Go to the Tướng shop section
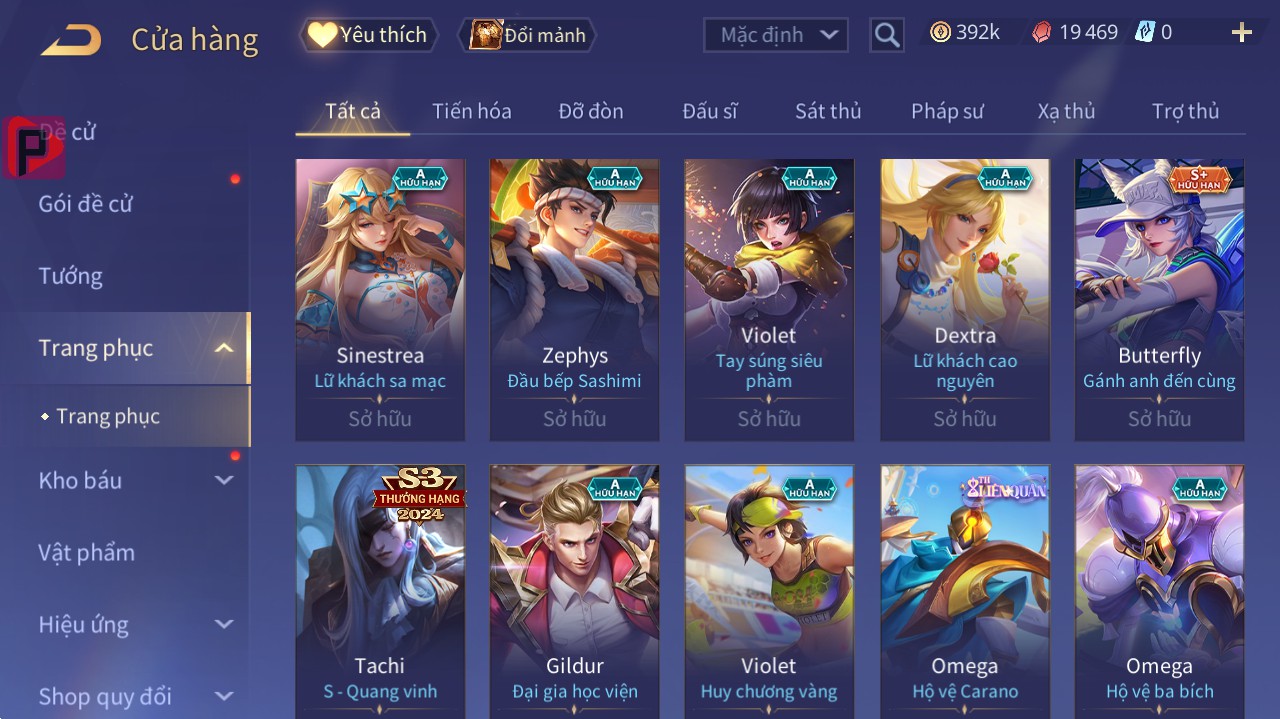The width and height of the screenshot is (1280, 719). click(71, 276)
